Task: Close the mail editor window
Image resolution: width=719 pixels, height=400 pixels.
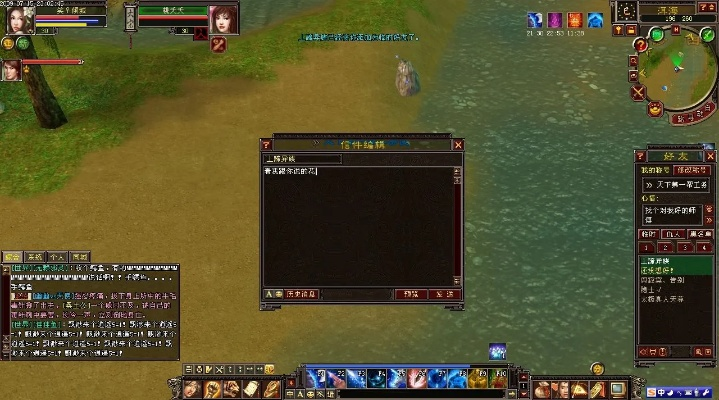Action: coord(458,145)
